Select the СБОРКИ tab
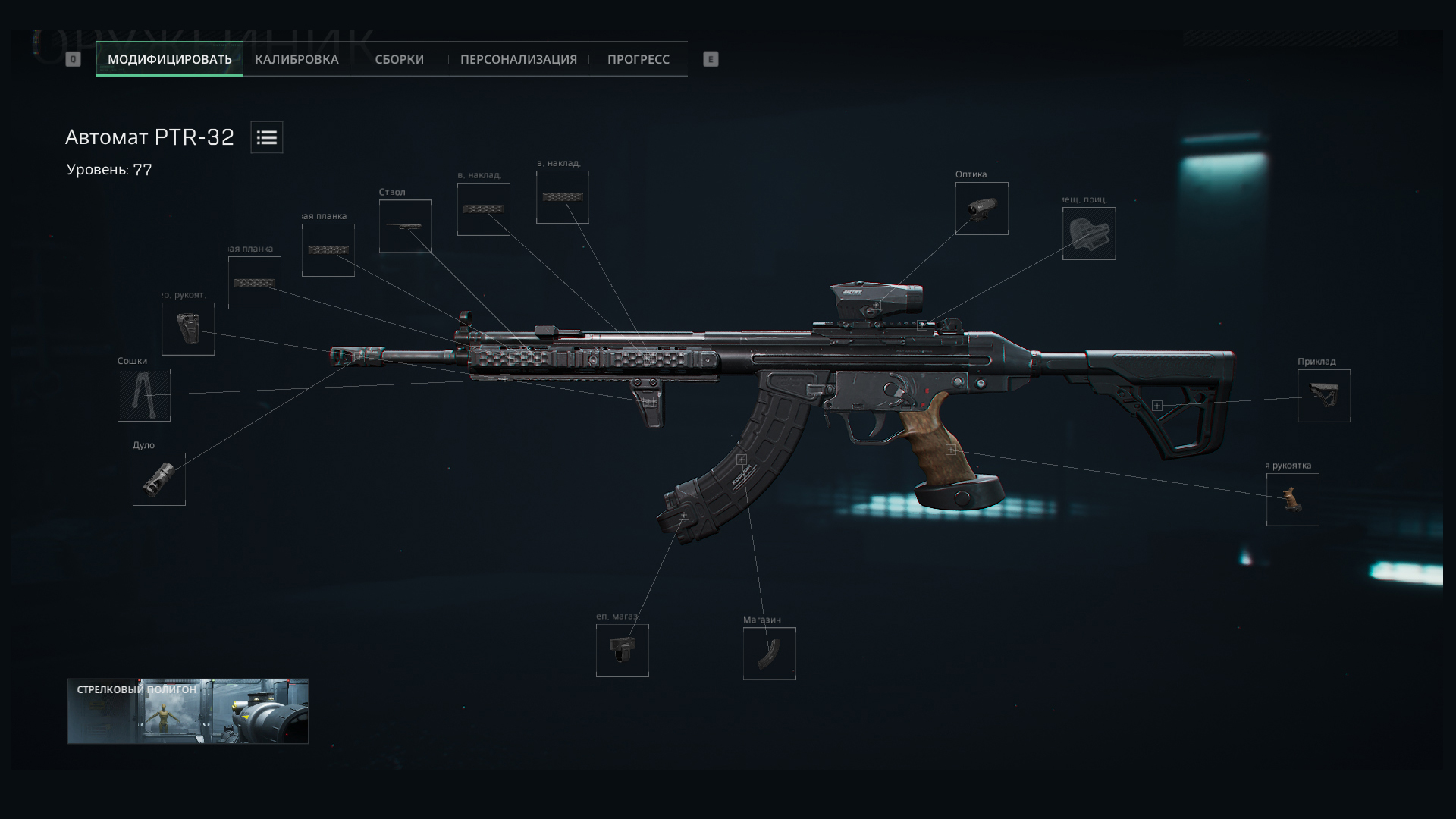Image resolution: width=1456 pixels, height=819 pixels. tap(399, 59)
